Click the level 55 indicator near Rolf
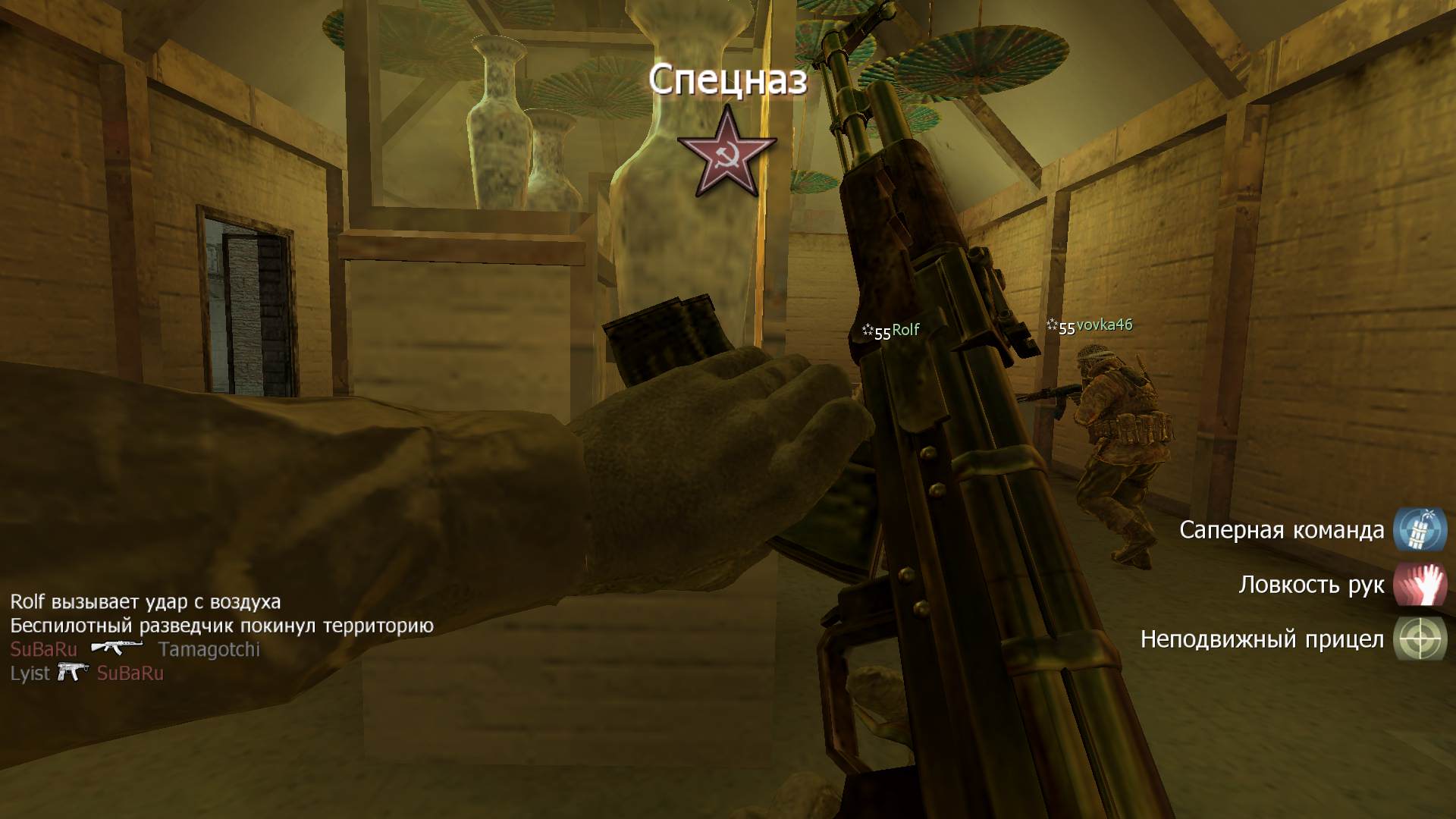The width and height of the screenshot is (1456, 819). point(882,331)
